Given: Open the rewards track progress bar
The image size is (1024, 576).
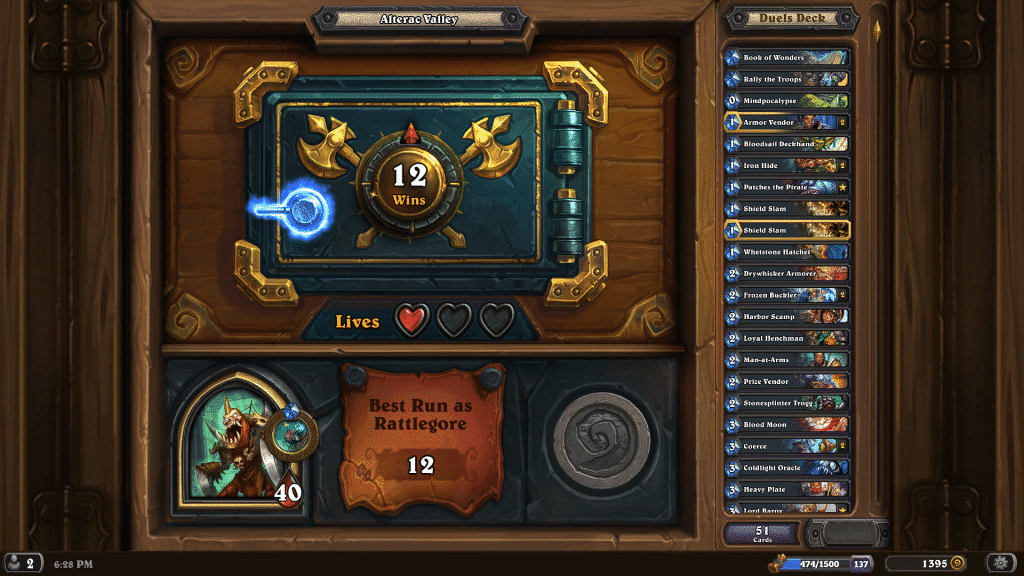Looking at the screenshot, I should [815, 564].
